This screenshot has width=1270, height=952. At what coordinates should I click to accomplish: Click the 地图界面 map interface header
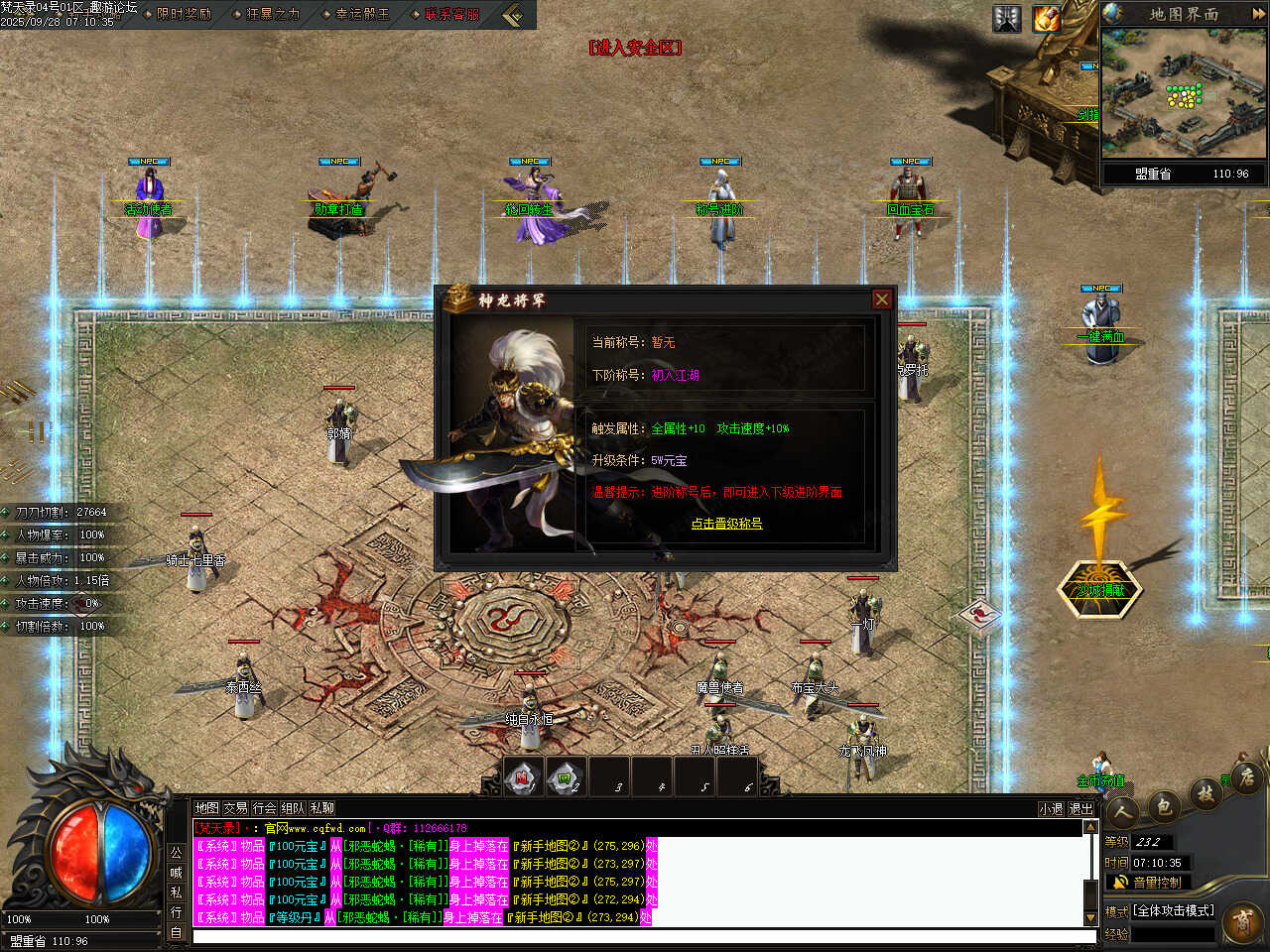click(x=1184, y=14)
